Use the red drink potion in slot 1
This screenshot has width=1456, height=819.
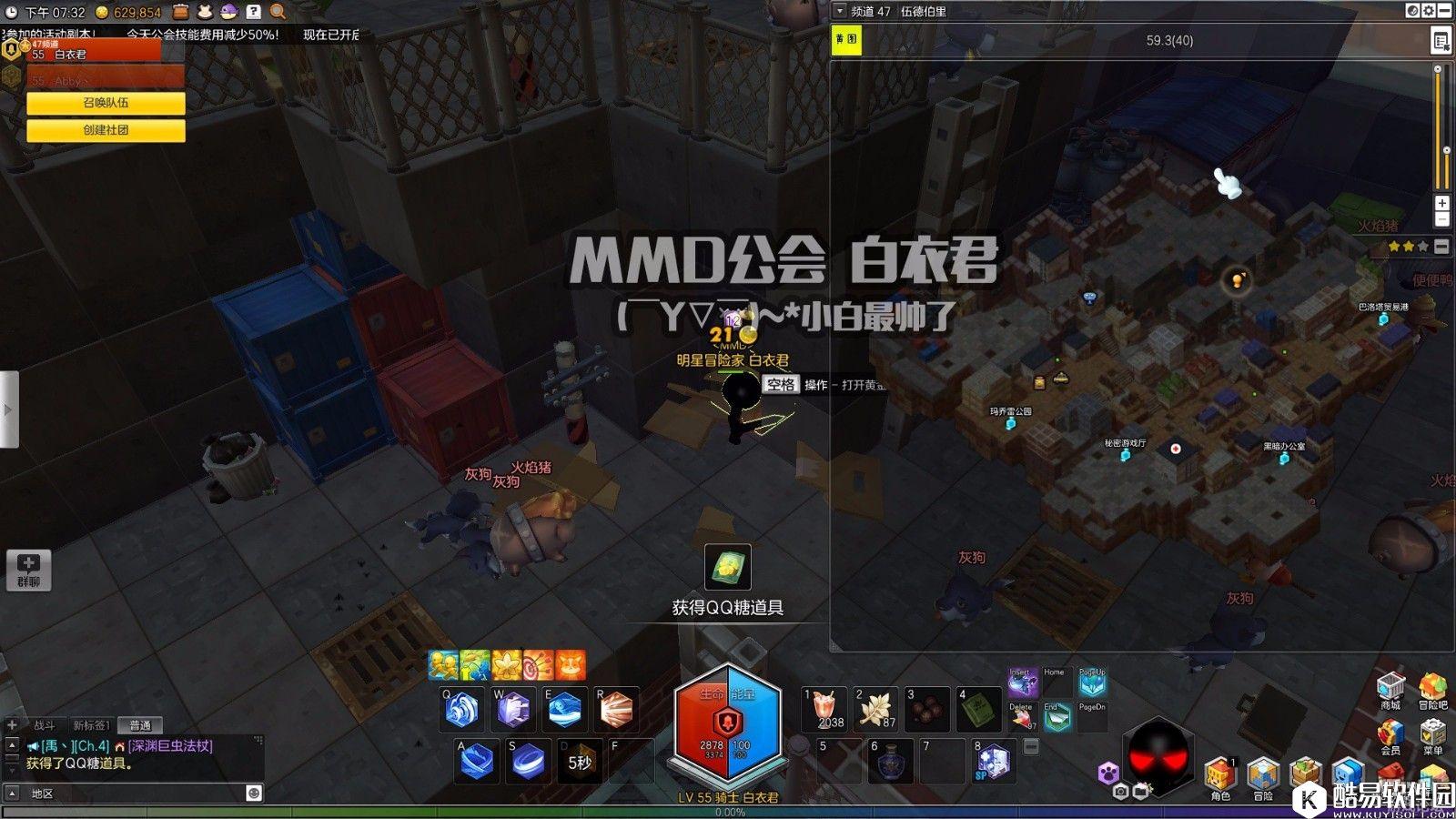point(824,709)
